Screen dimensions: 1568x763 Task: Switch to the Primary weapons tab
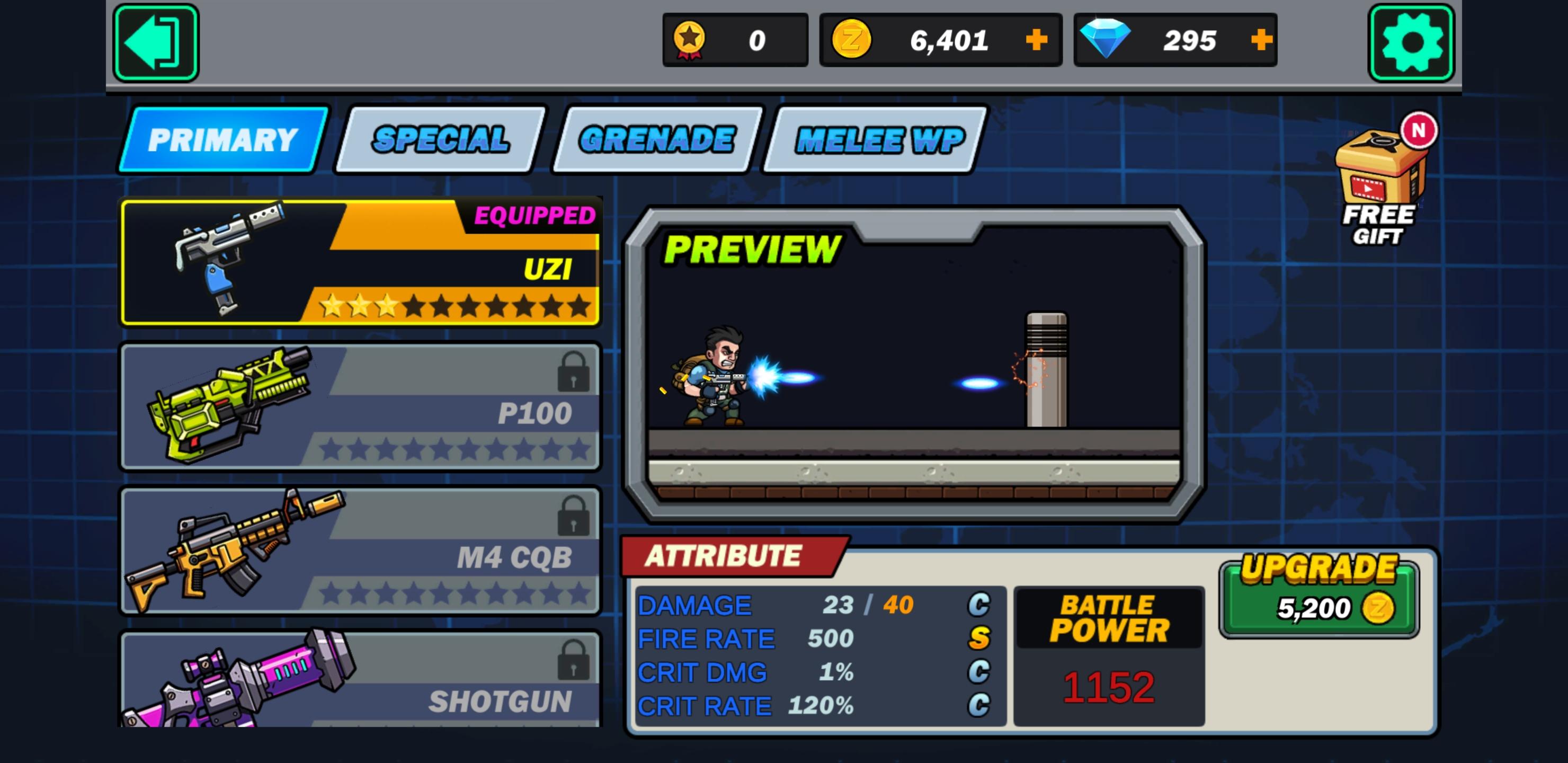pos(223,140)
